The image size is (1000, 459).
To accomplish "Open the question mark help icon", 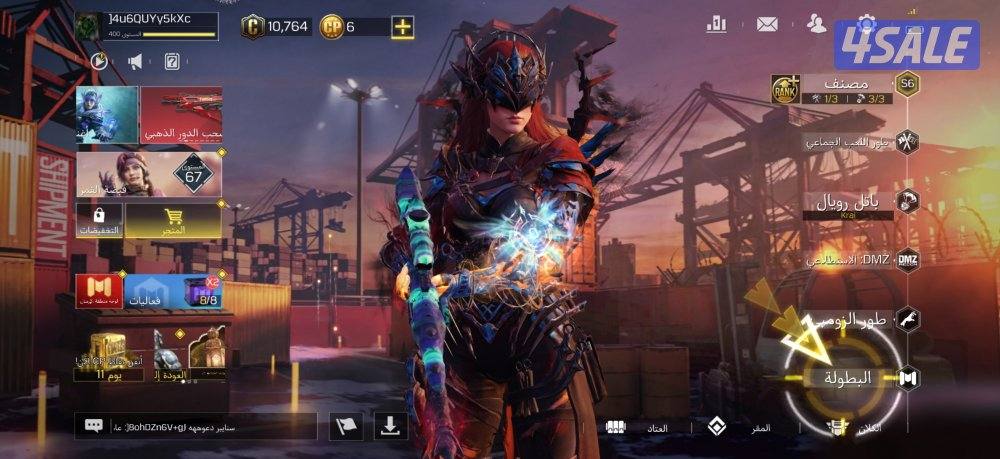I will pyautogui.click(x=171, y=62).
